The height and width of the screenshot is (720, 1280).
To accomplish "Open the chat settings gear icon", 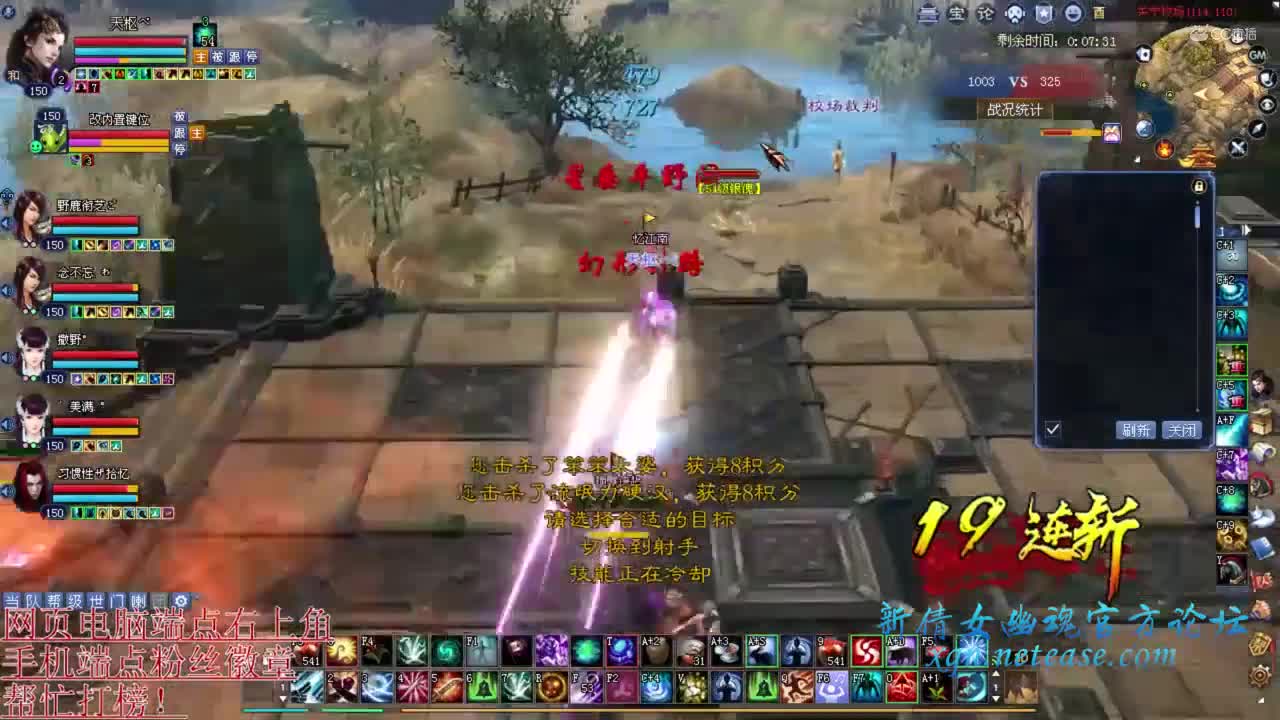I will click(180, 600).
